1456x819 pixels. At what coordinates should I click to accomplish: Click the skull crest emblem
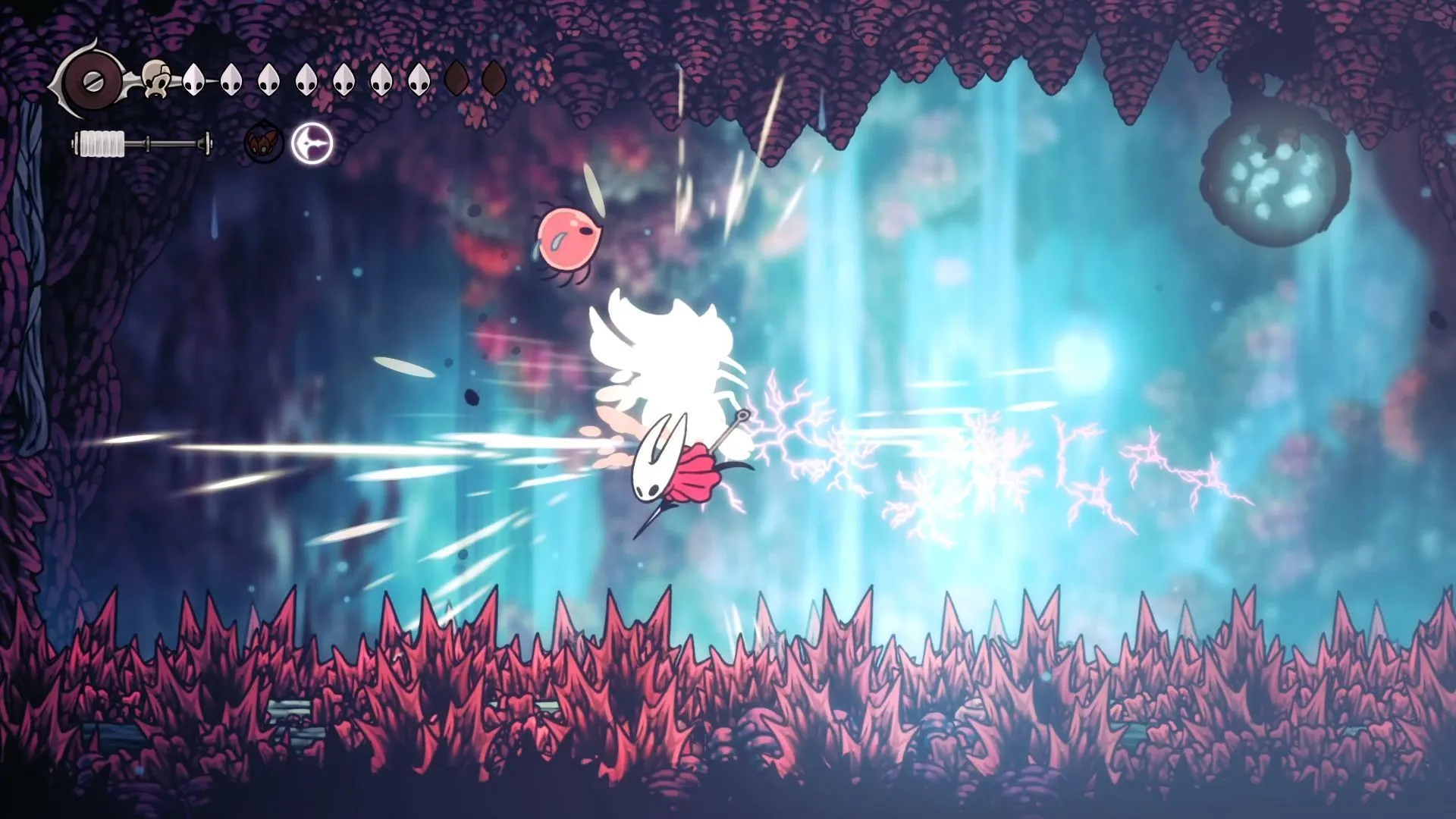pos(157,79)
